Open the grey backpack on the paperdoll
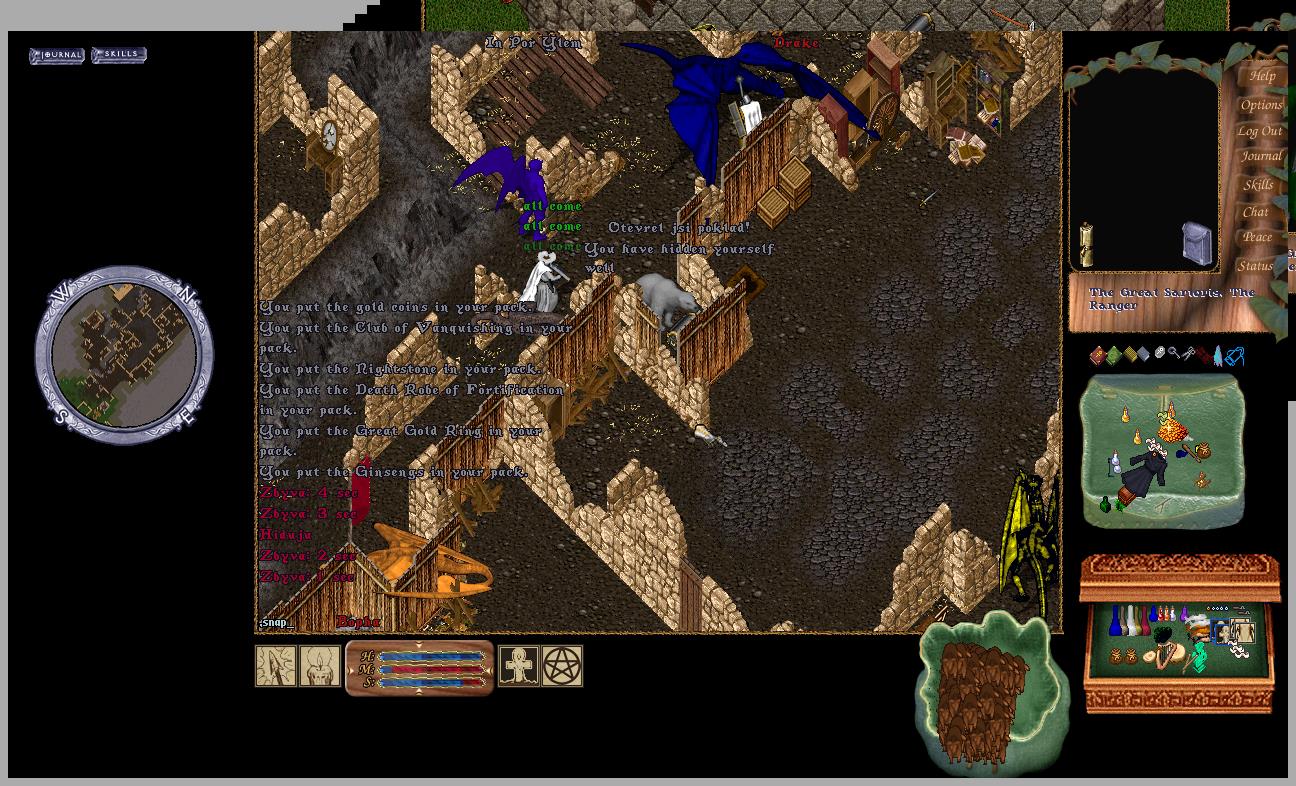This screenshot has width=1296, height=786. click(1197, 244)
